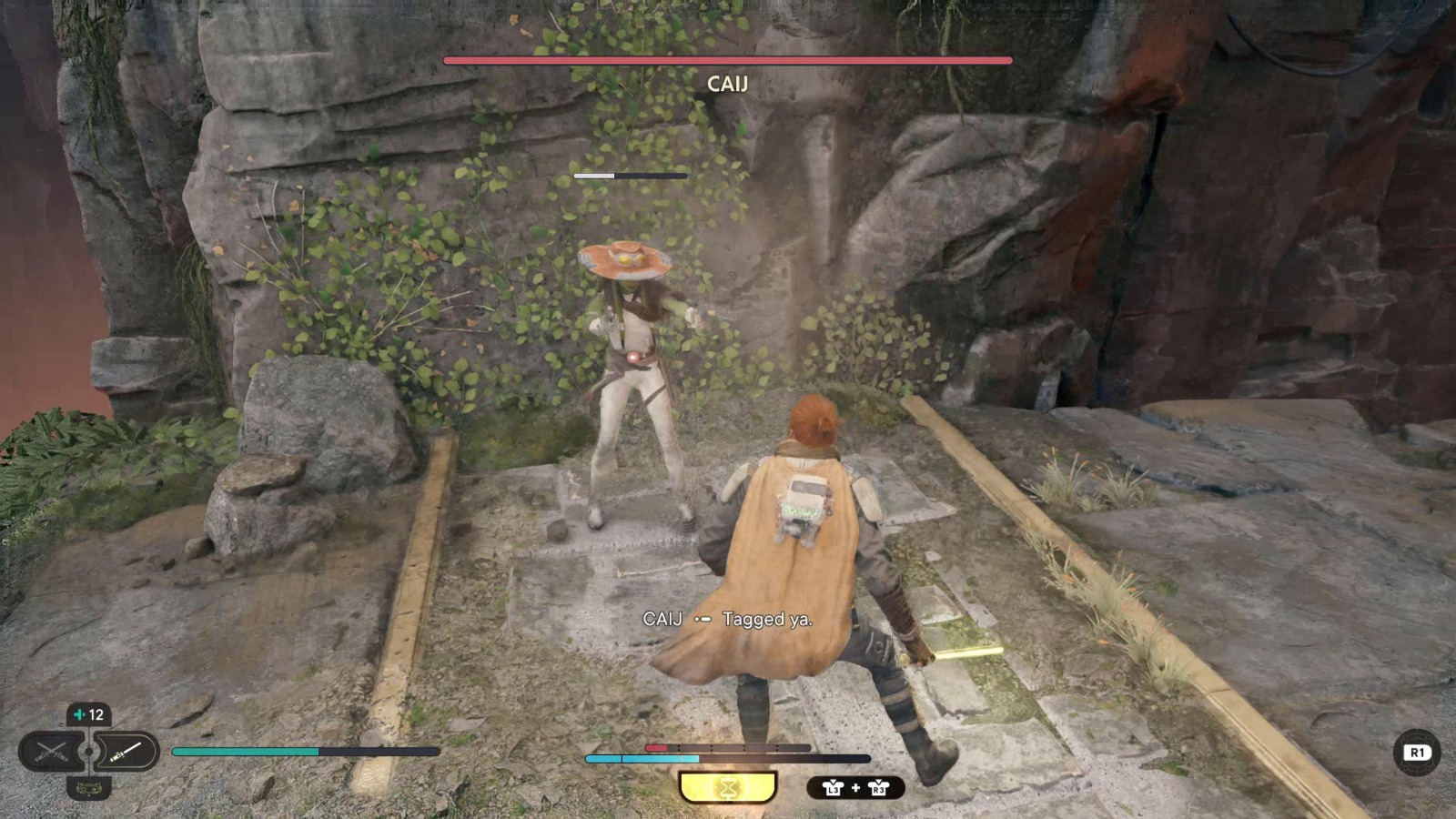Click the green player health bar
1456x819 pixels.
point(246,751)
